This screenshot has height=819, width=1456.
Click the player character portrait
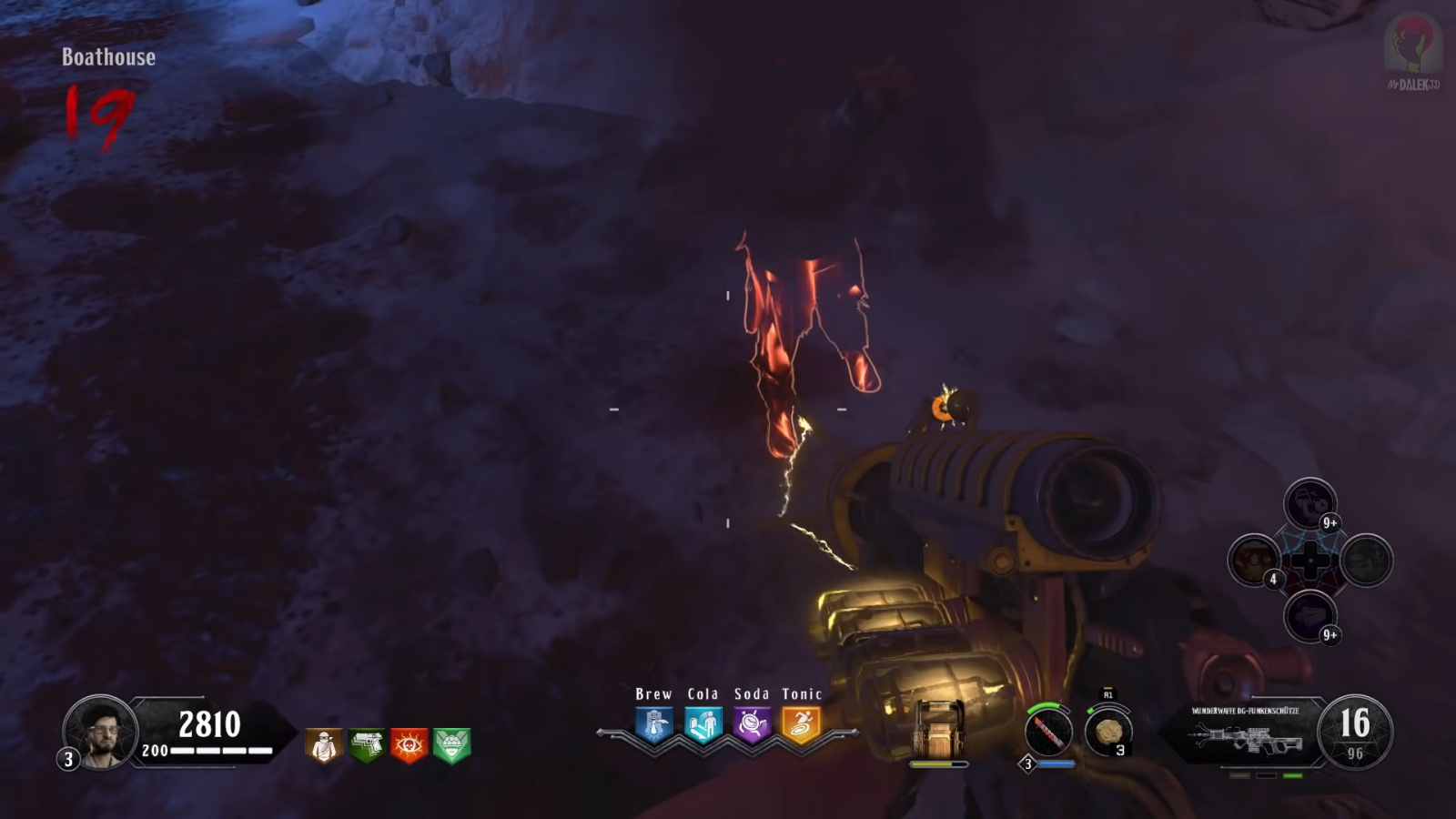coord(100,731)
